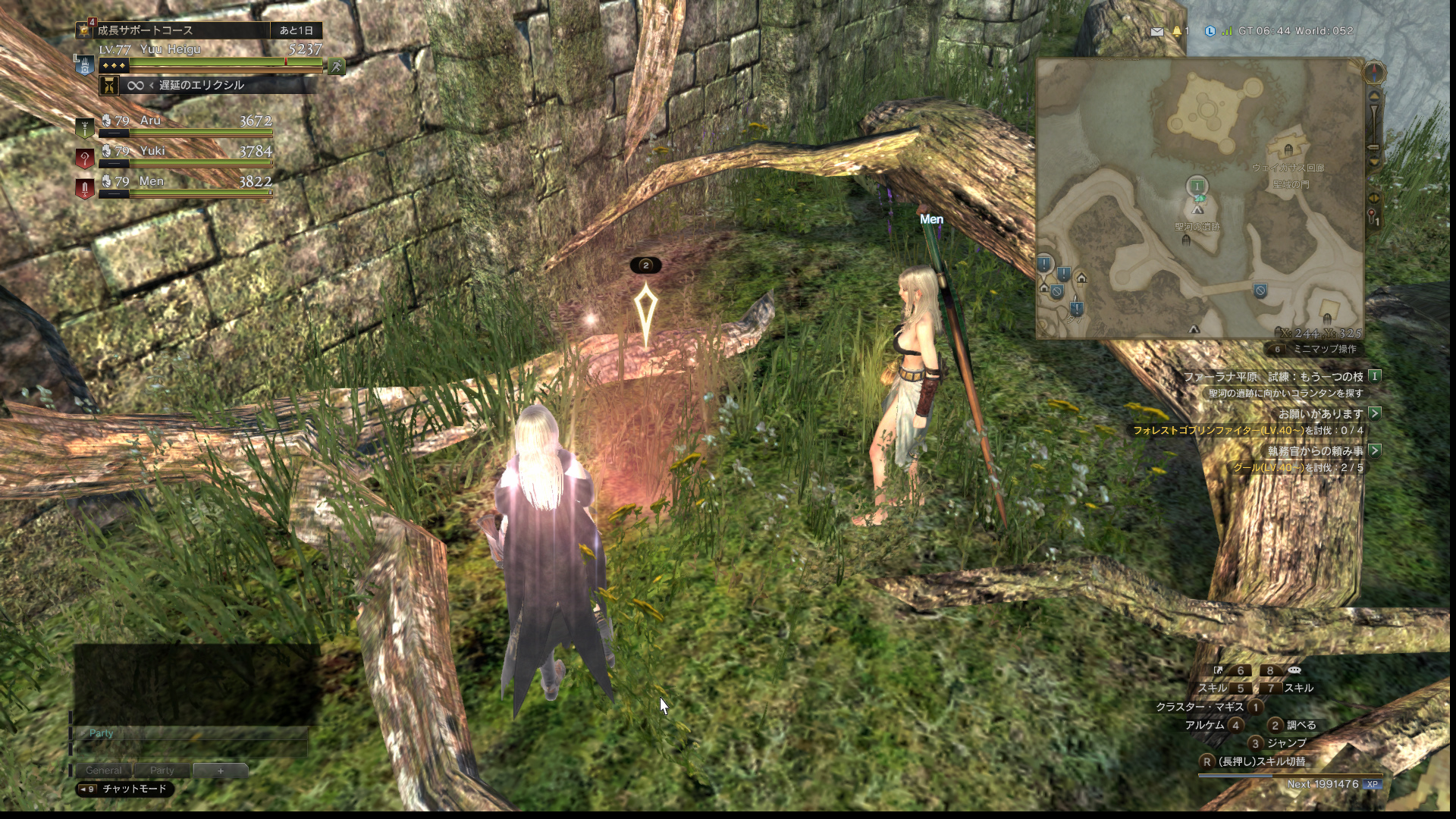
Task: Switch to the Party chat tab
Action: tap(162, 770)
